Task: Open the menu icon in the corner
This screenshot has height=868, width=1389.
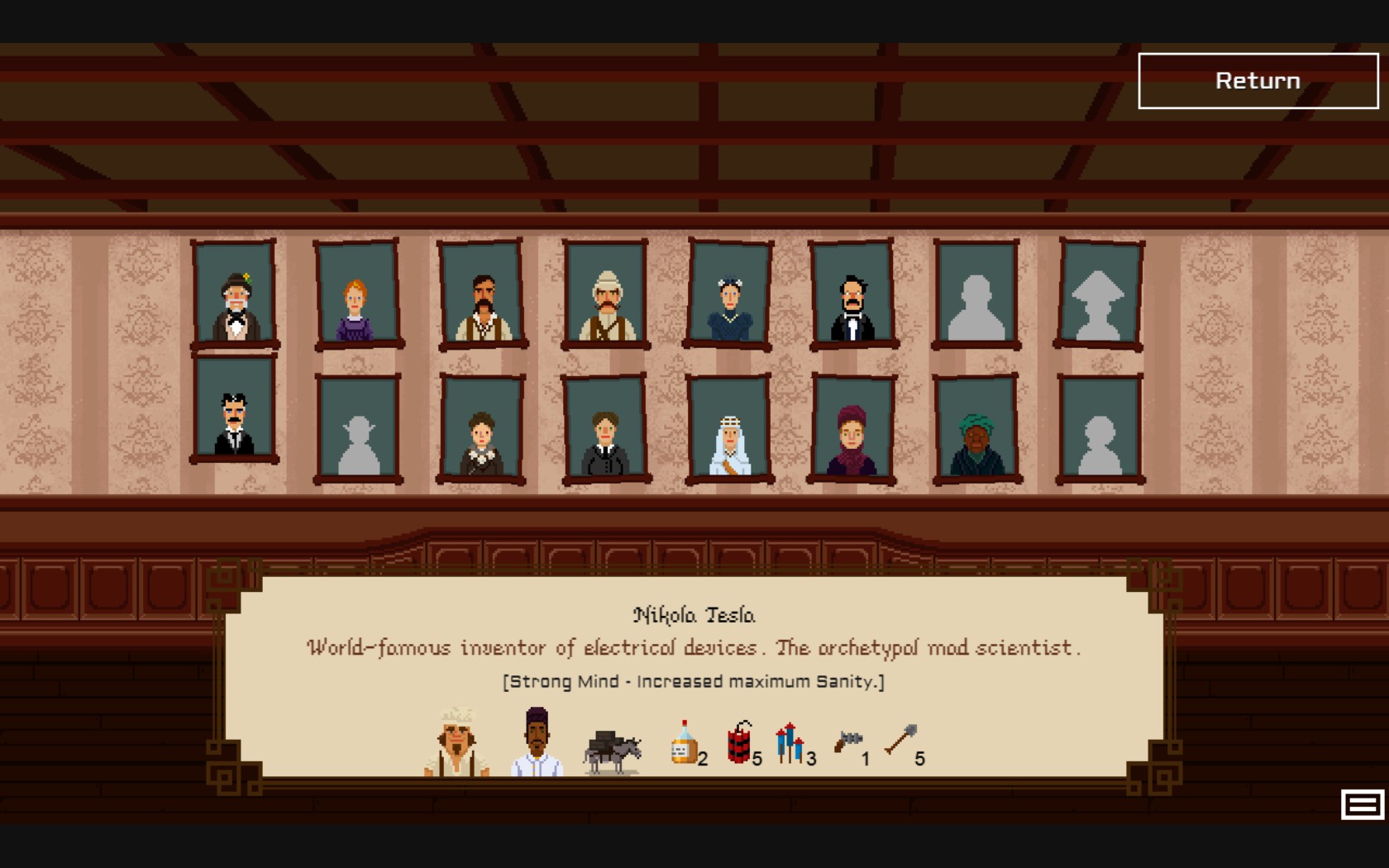Action: 1362,804
